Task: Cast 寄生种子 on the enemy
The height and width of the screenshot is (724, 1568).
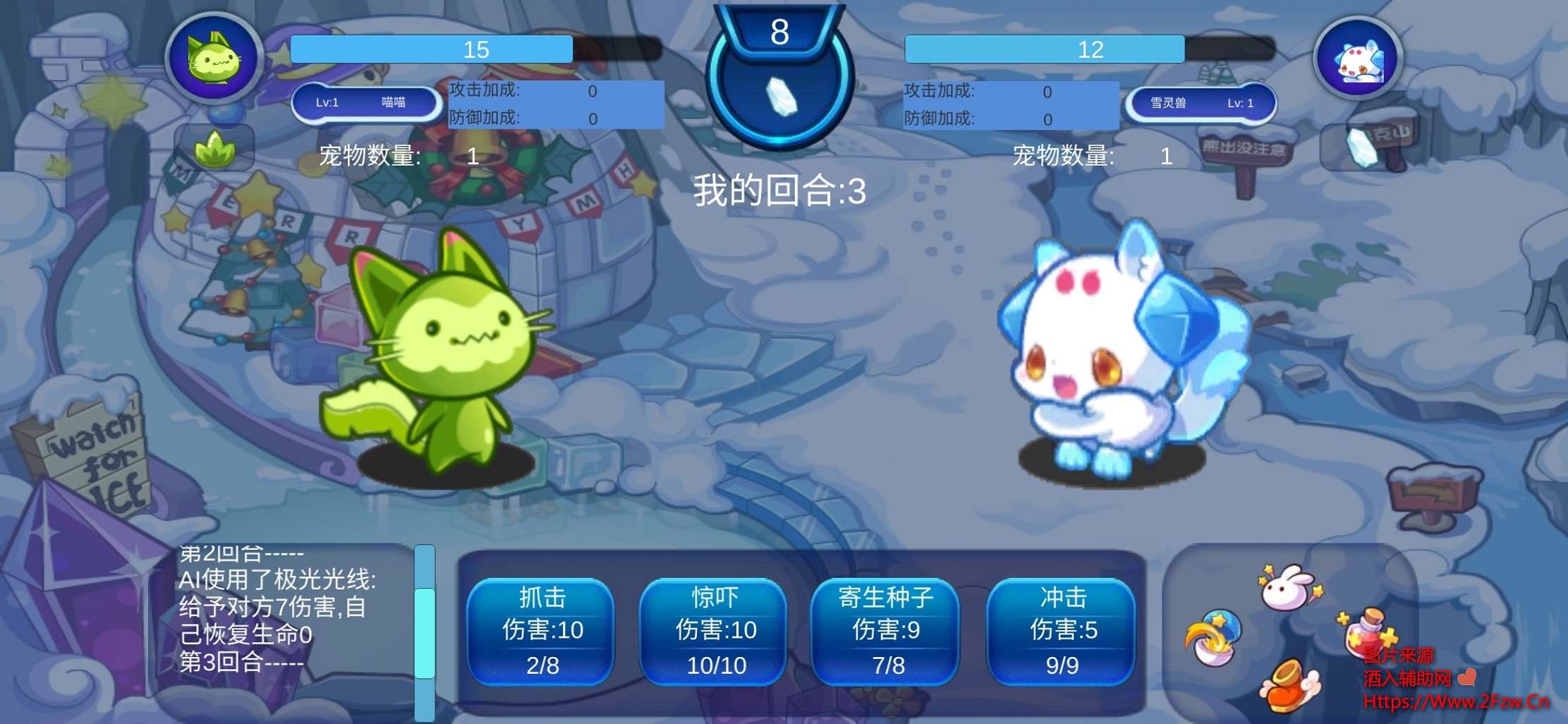Action: pos(886,631)
